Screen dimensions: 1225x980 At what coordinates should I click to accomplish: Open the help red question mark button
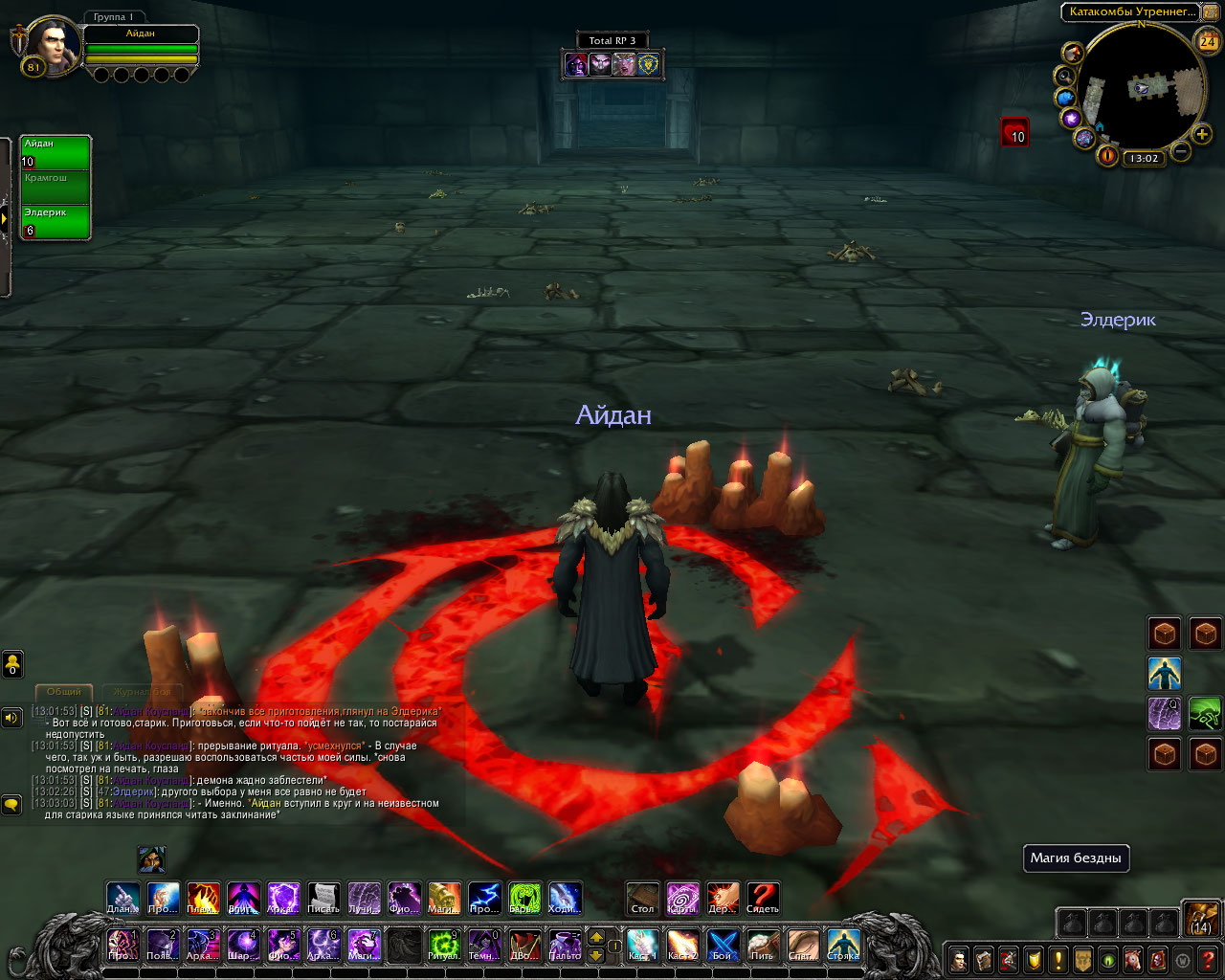[1208, 959]
